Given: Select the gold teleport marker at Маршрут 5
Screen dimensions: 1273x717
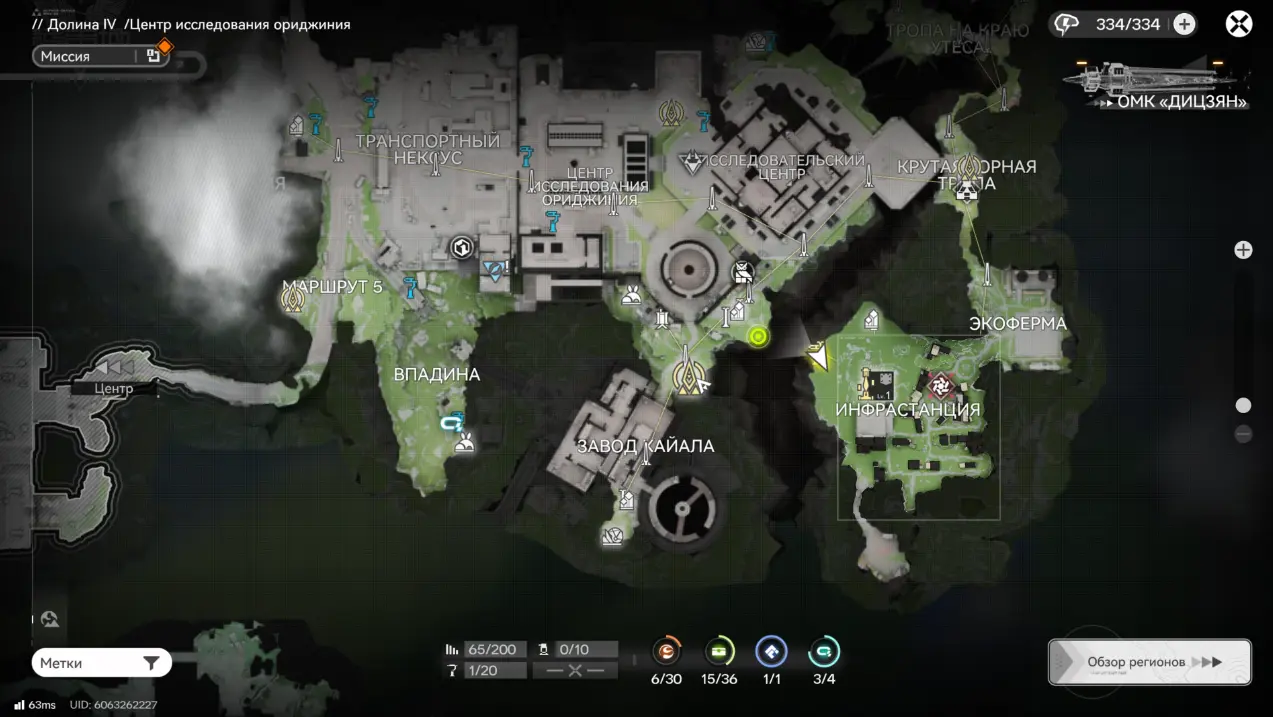Looking at the screenshot, I should [x=293, y=297].
